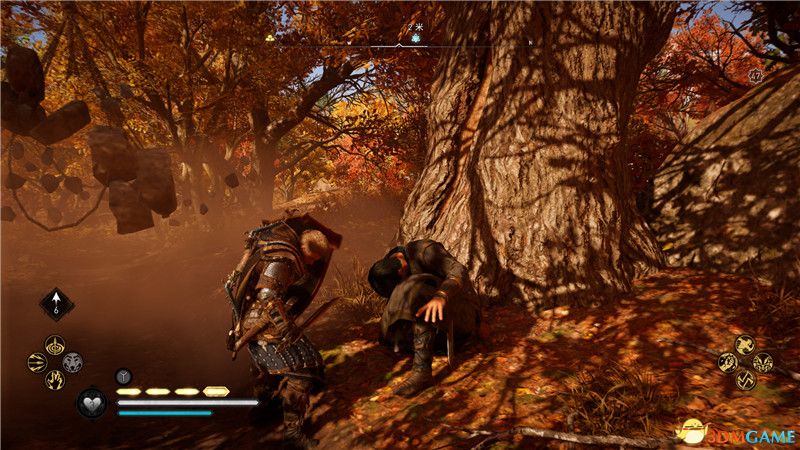Activate the target-rings ranged ability
800x450 pixels.
54,345
